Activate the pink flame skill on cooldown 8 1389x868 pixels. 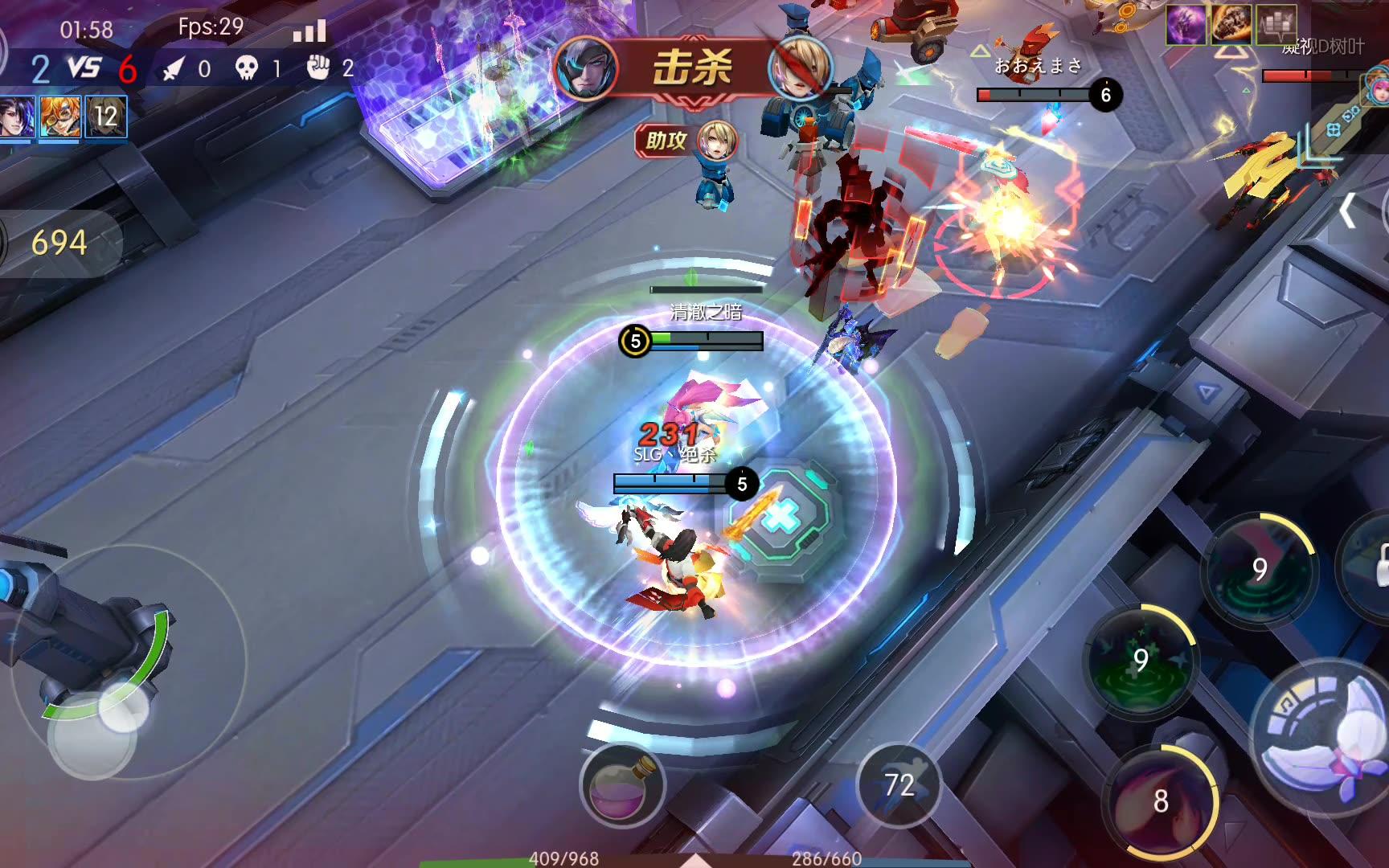point(1161,800)
